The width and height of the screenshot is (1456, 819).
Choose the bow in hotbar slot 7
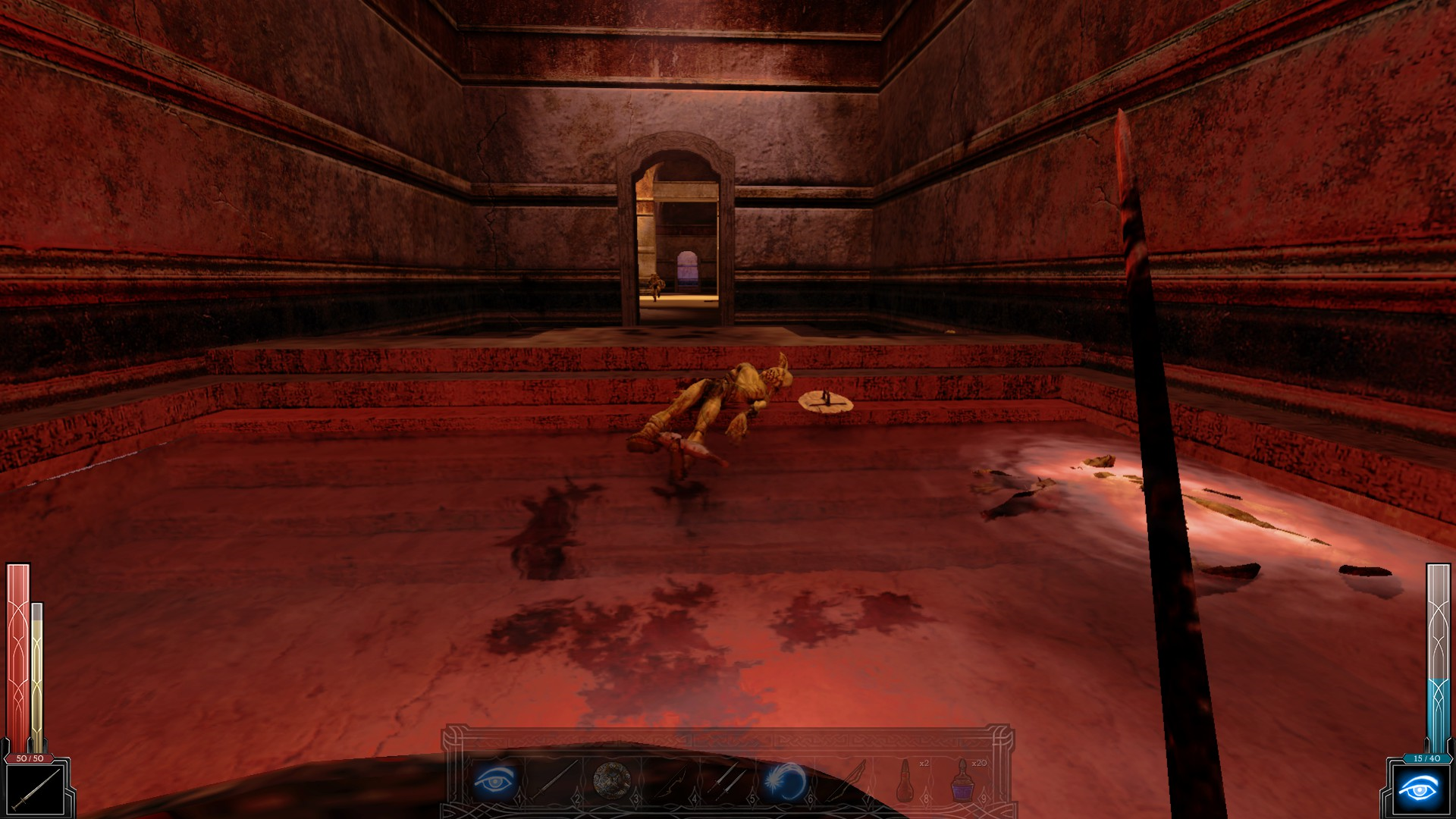(x=846, y=781)
